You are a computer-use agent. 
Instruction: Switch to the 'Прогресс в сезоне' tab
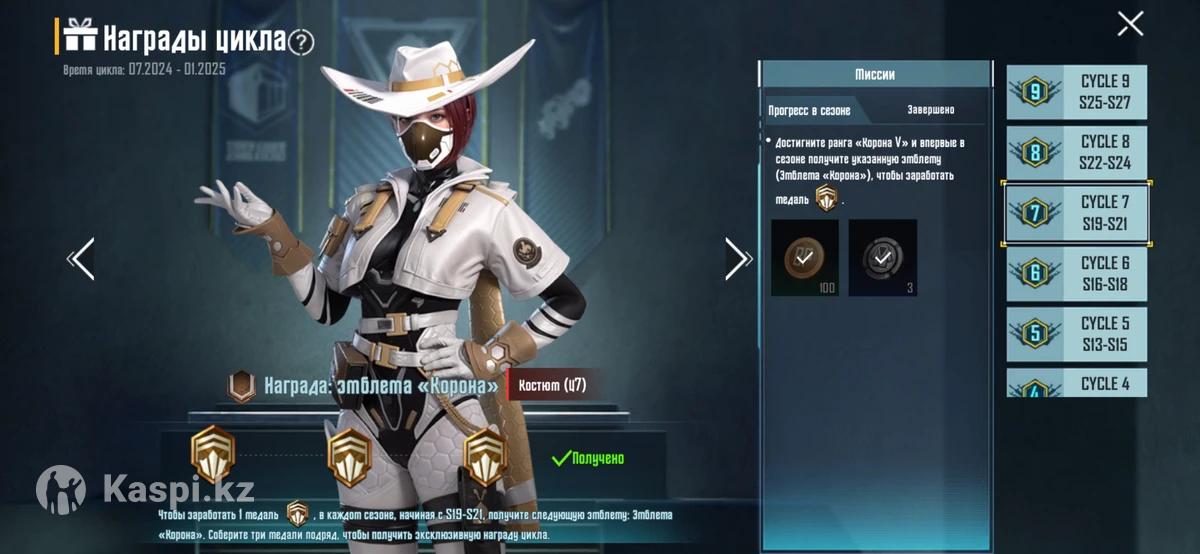[x=809, y=110]
